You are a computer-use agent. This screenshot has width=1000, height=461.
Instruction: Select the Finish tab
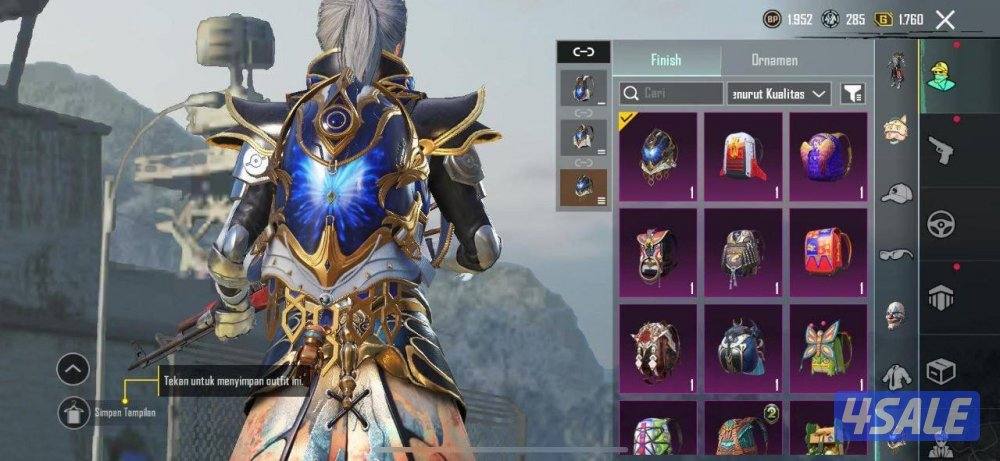pyautogui.click(x=665, y=60)
